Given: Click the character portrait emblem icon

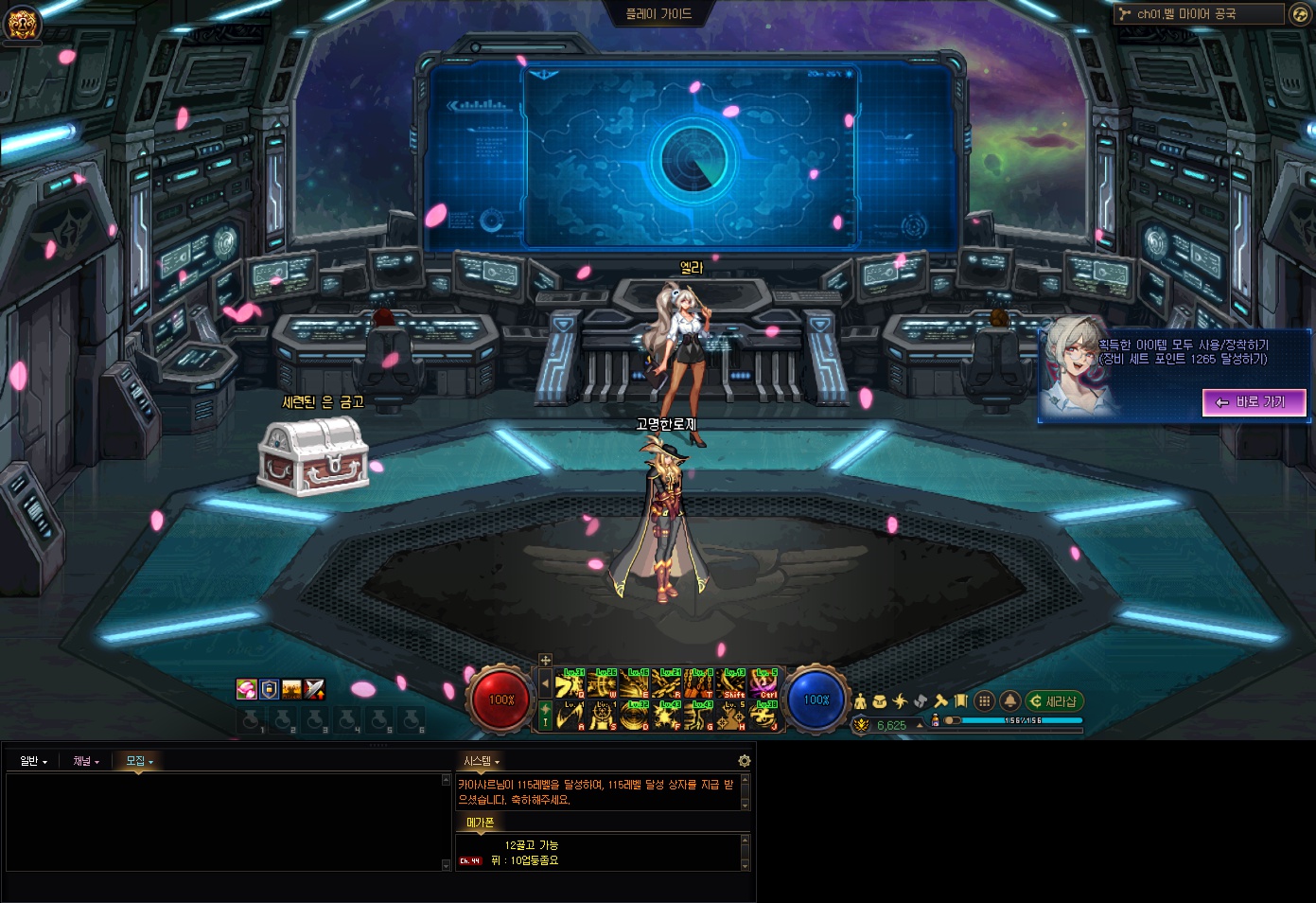Looking at the screenshot, I should click(x=22, y=23).
